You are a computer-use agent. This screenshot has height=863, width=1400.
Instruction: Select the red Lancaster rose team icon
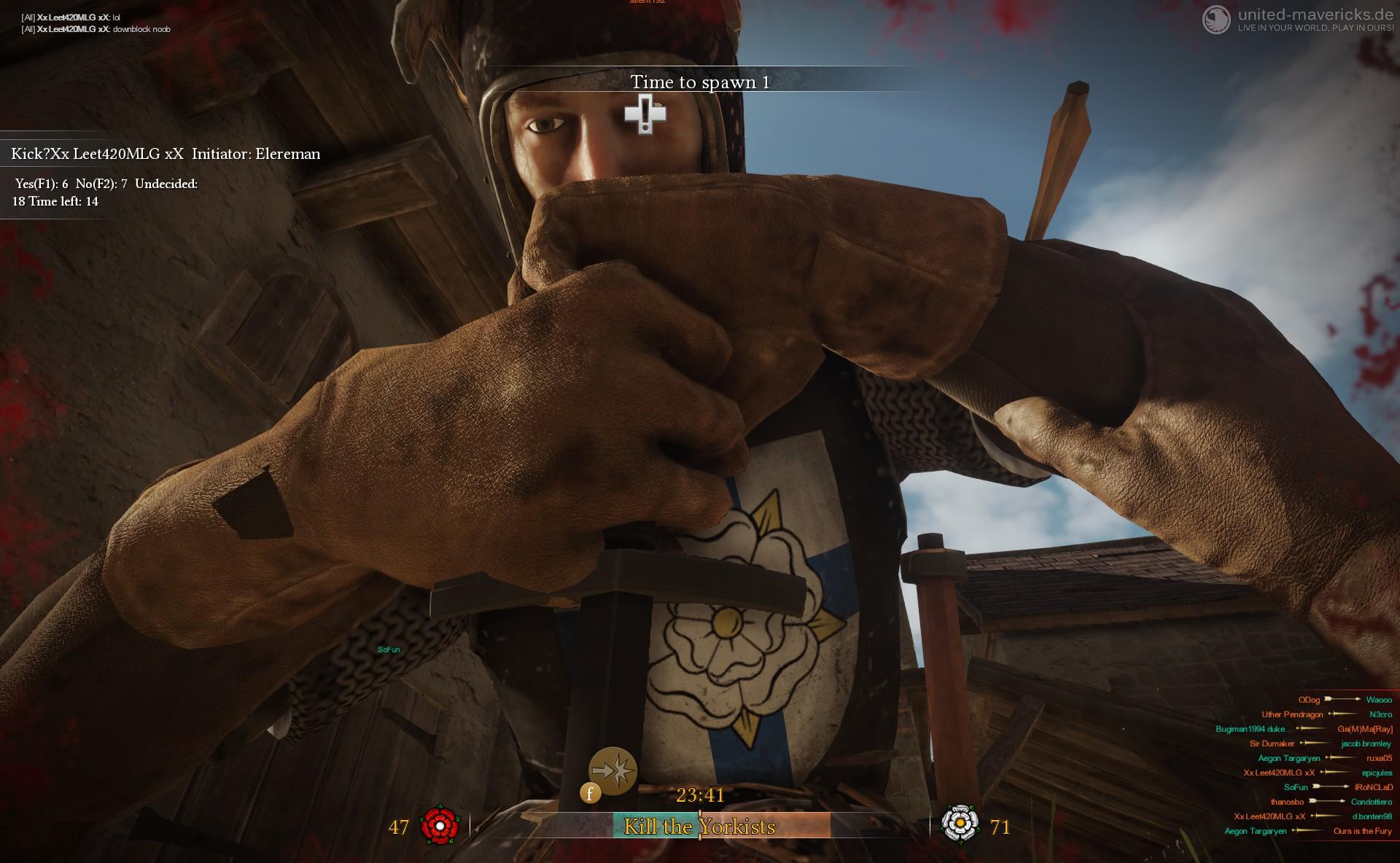click(440, 825)
